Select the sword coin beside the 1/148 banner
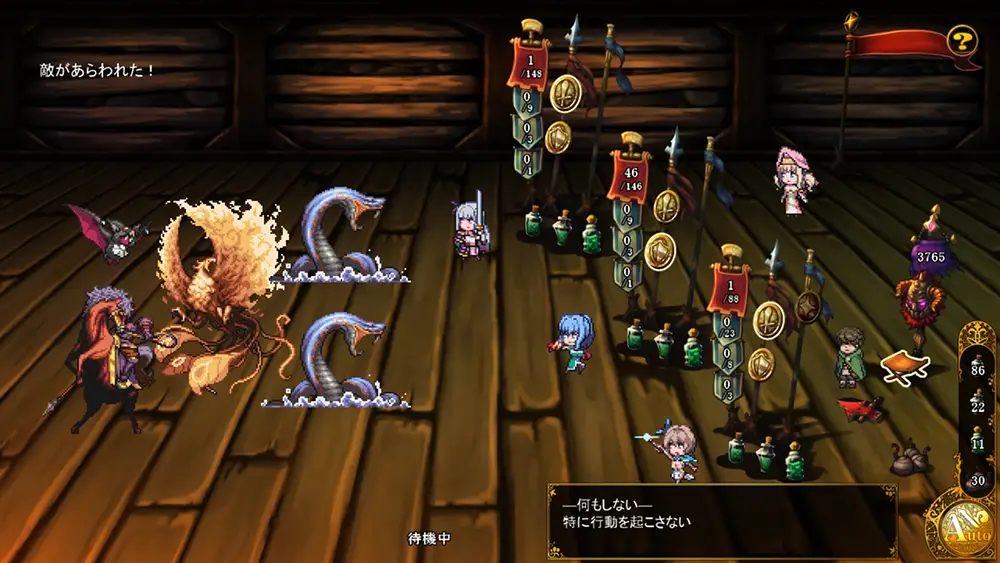 click(x=566, y=93)
